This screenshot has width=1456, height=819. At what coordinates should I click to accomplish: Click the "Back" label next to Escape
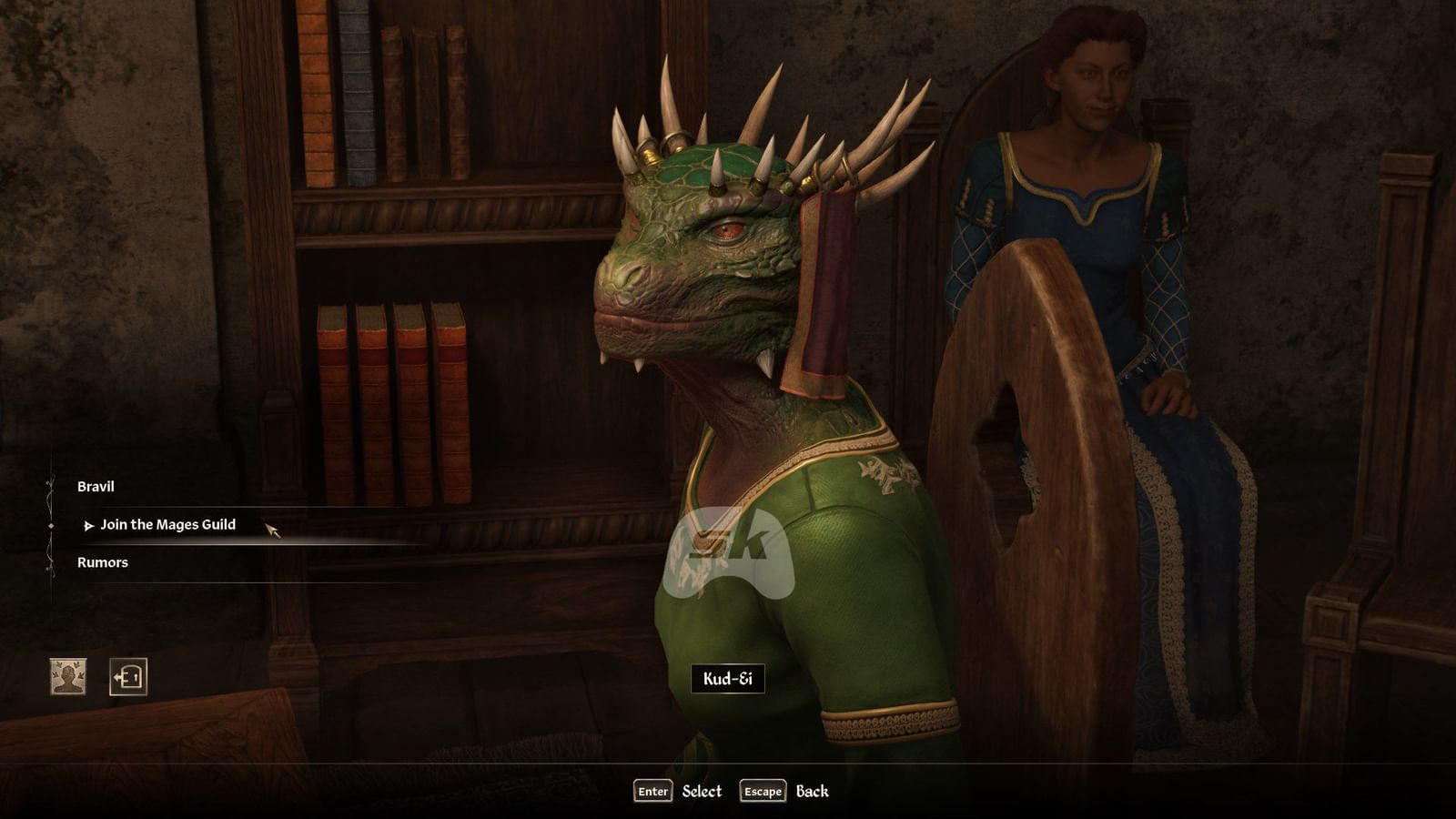[814, 793]
